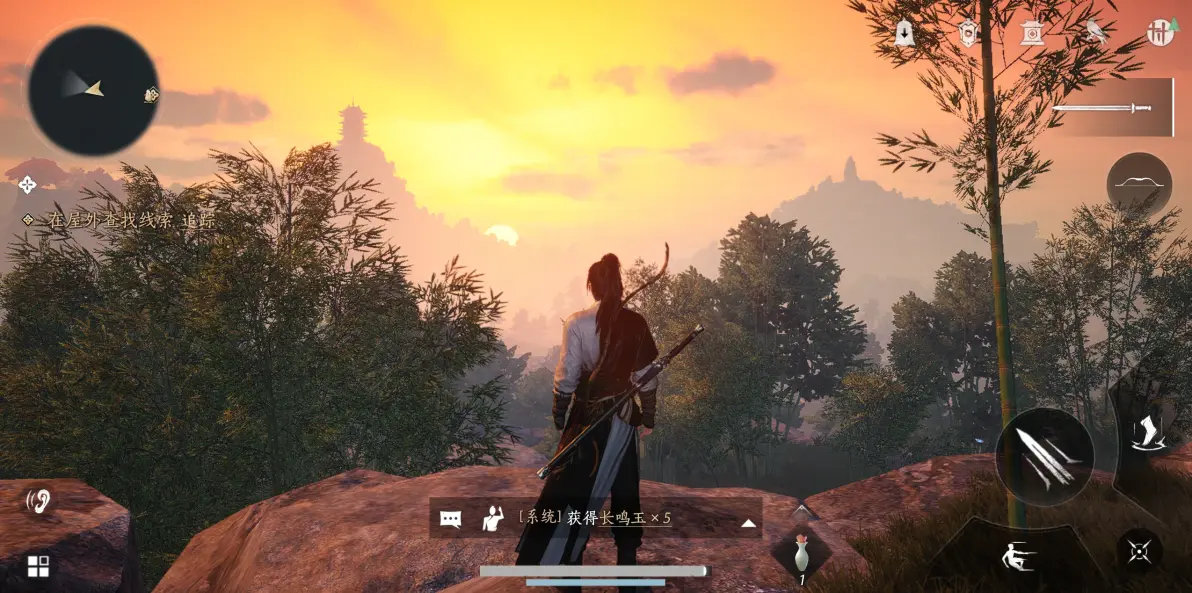The height and width of the screenshot is (593, 1192).
Task: Tap the jump boot button
Action: click(1145, 431)
